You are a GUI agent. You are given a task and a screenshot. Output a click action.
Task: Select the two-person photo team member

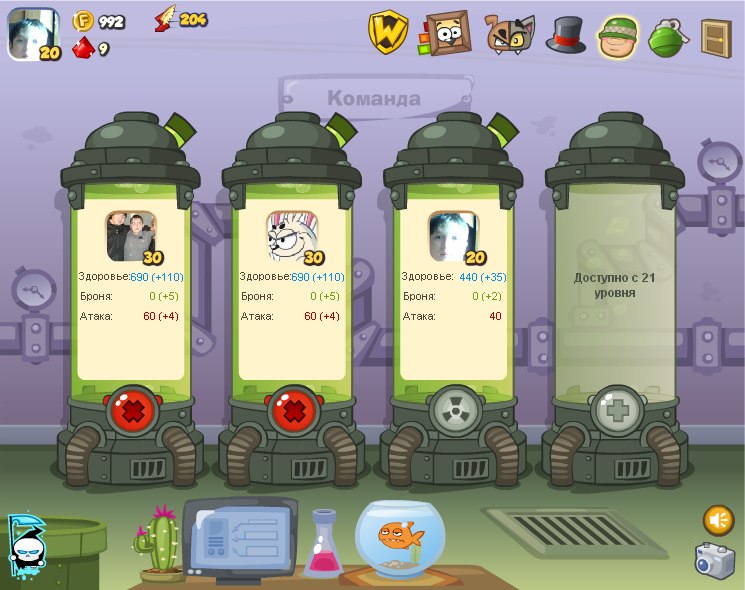[132, 236]
